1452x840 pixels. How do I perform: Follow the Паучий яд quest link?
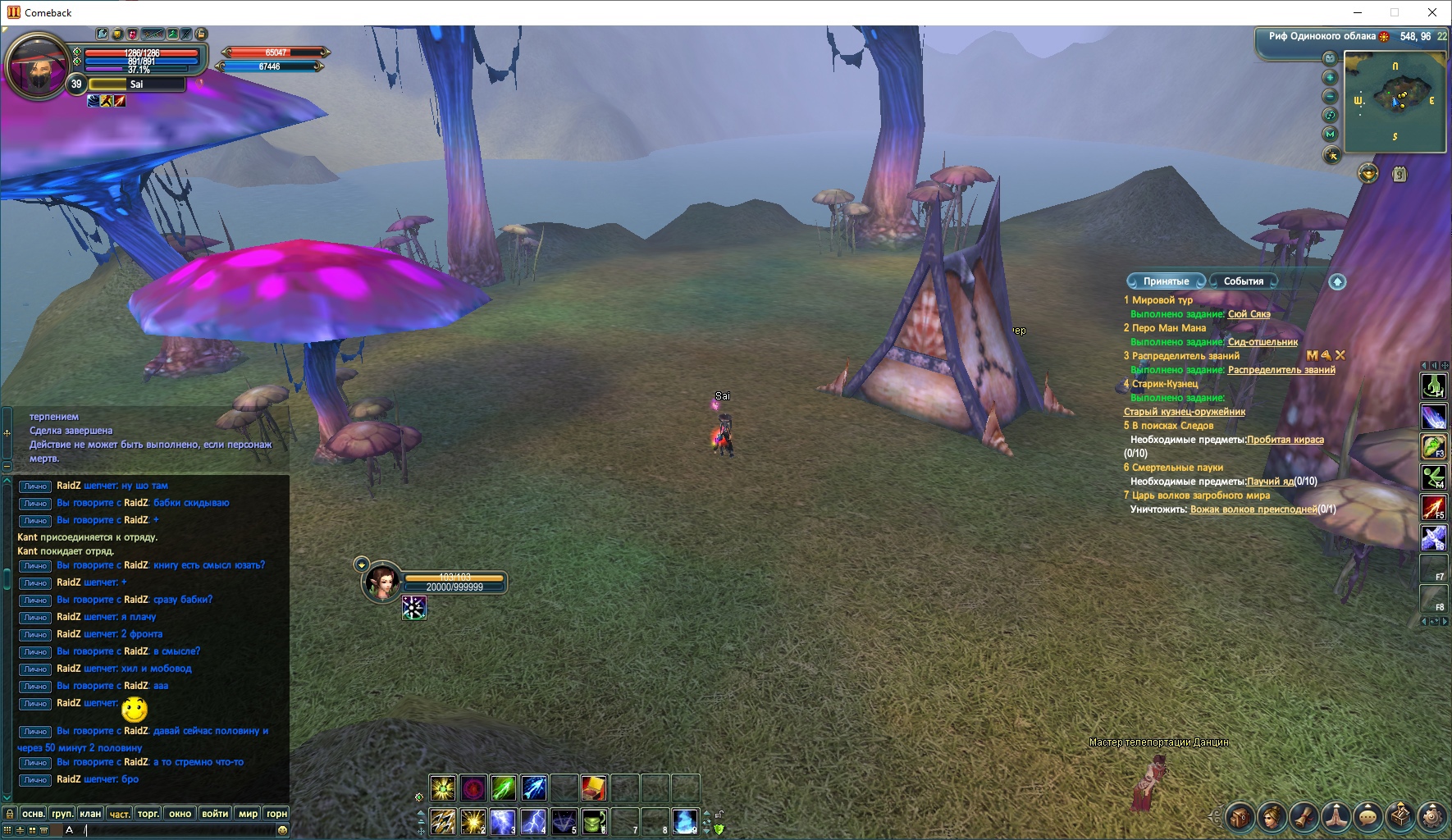(1270, 482)
